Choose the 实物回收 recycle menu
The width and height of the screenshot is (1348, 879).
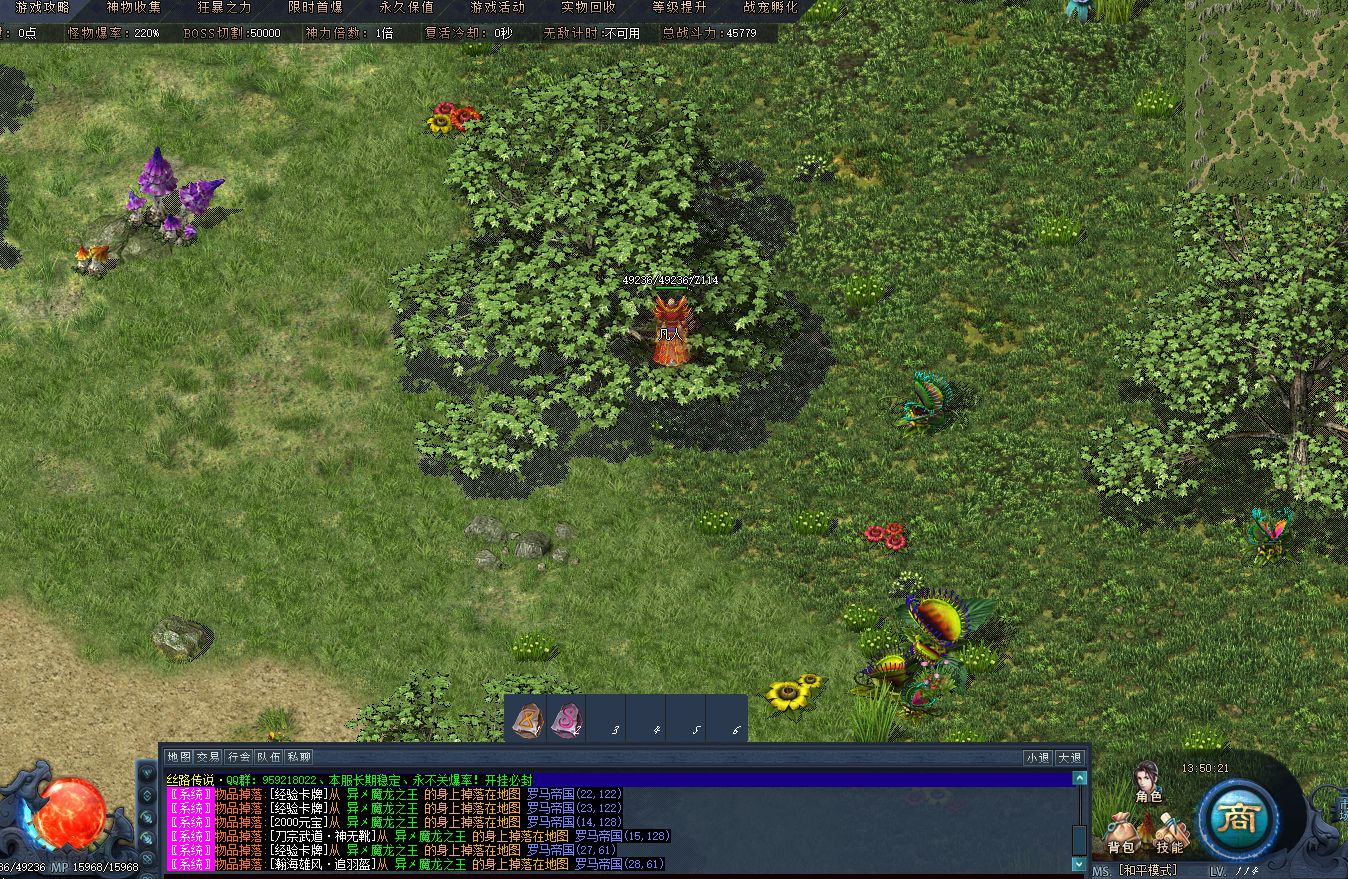tap(588, 7)
